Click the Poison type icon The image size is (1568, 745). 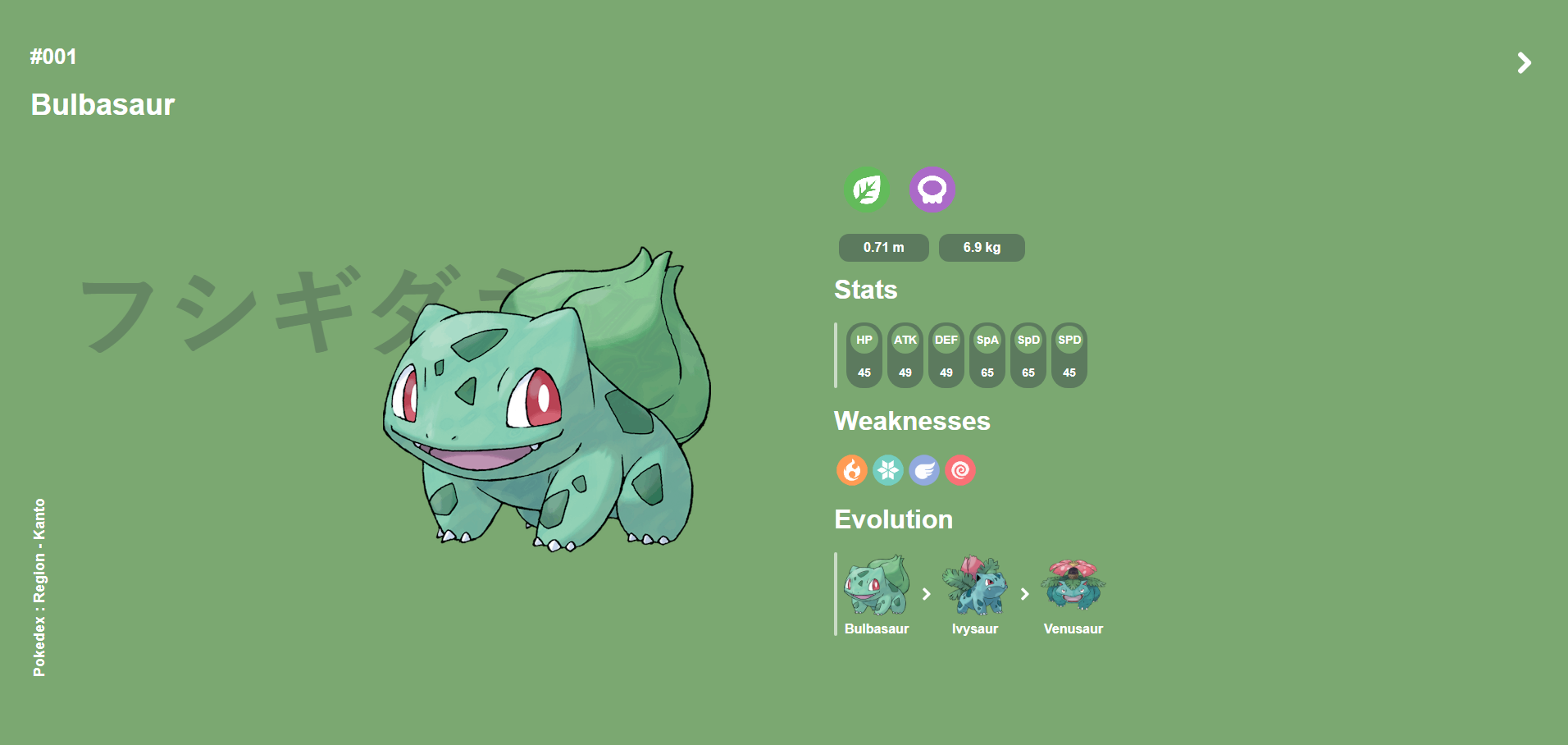[x=933, y=190]
